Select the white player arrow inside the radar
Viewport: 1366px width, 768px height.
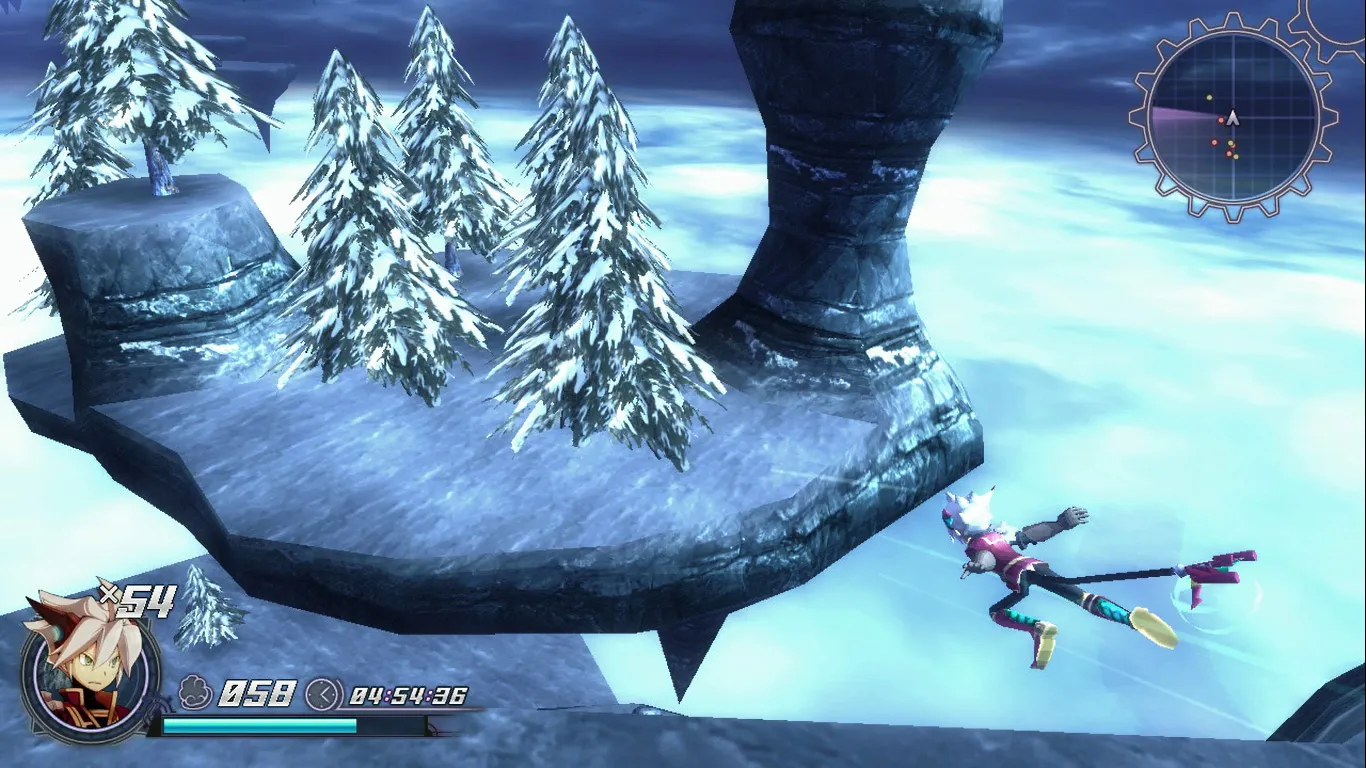pos(1234,117)
